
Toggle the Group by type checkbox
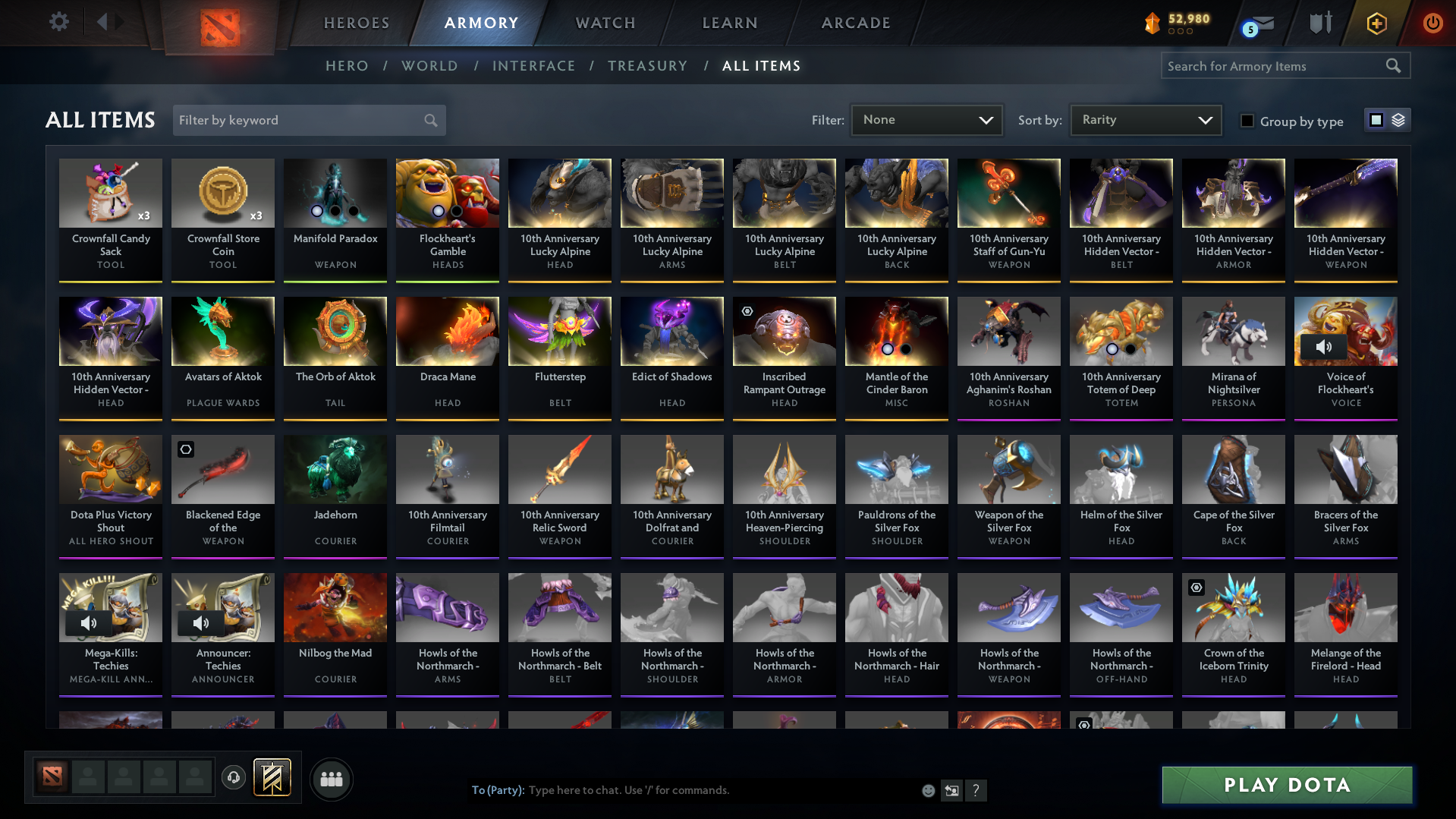click(1247, 120)
